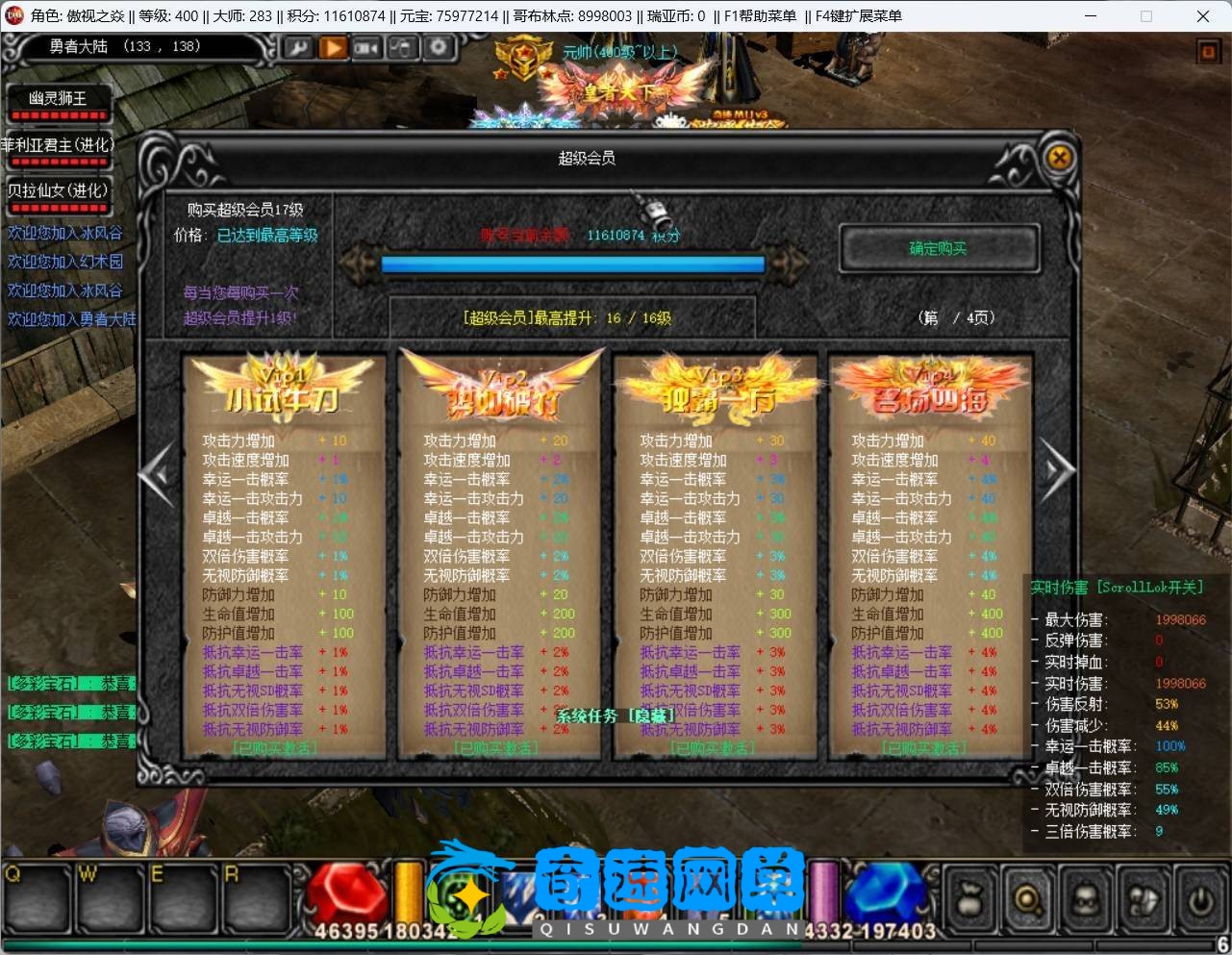Viewport: 1232px width, 955px height.
Task: Go to the previous VIP page arrow
Action: (157, 471)
